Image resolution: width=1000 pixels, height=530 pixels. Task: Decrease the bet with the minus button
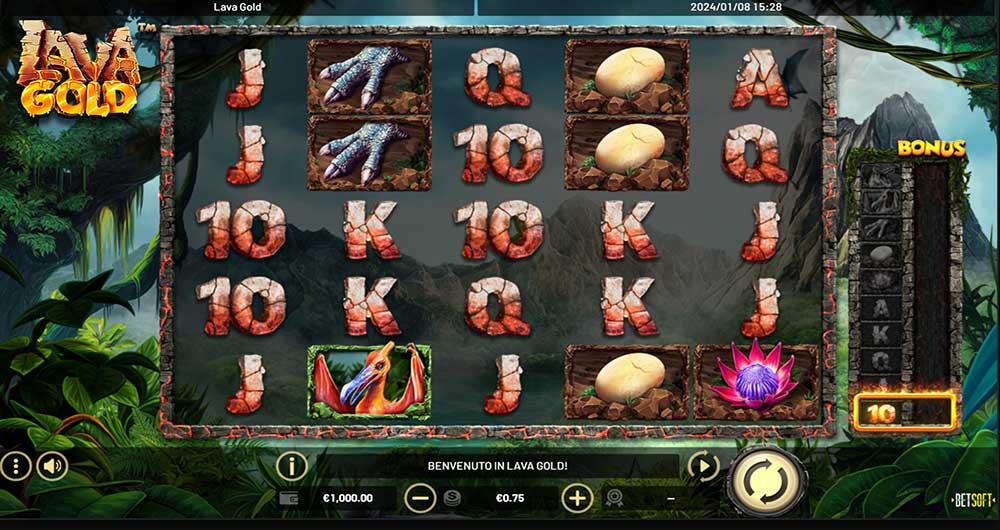coord(420,497)
